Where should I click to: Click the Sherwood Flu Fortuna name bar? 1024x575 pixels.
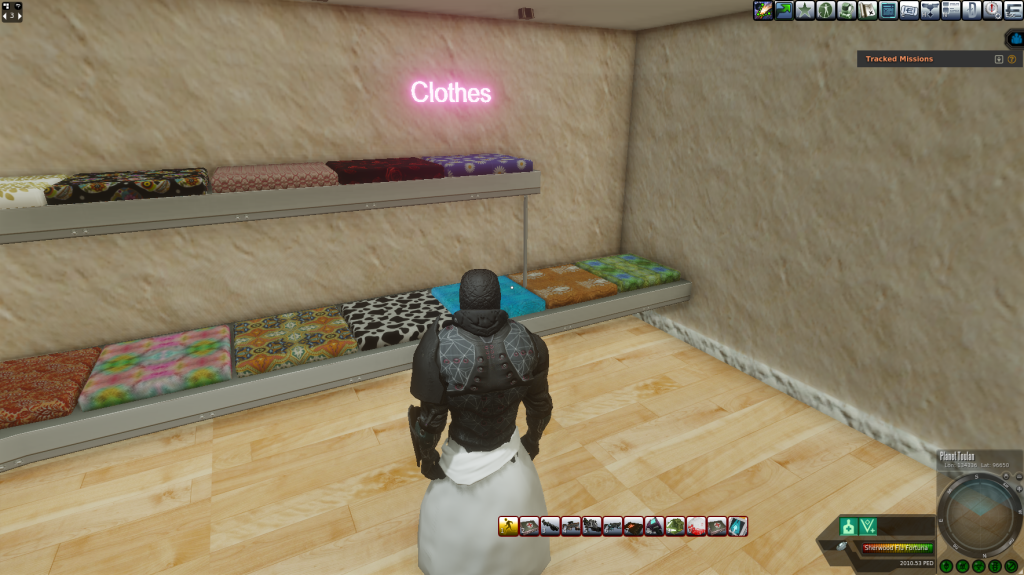pos(897,548)
